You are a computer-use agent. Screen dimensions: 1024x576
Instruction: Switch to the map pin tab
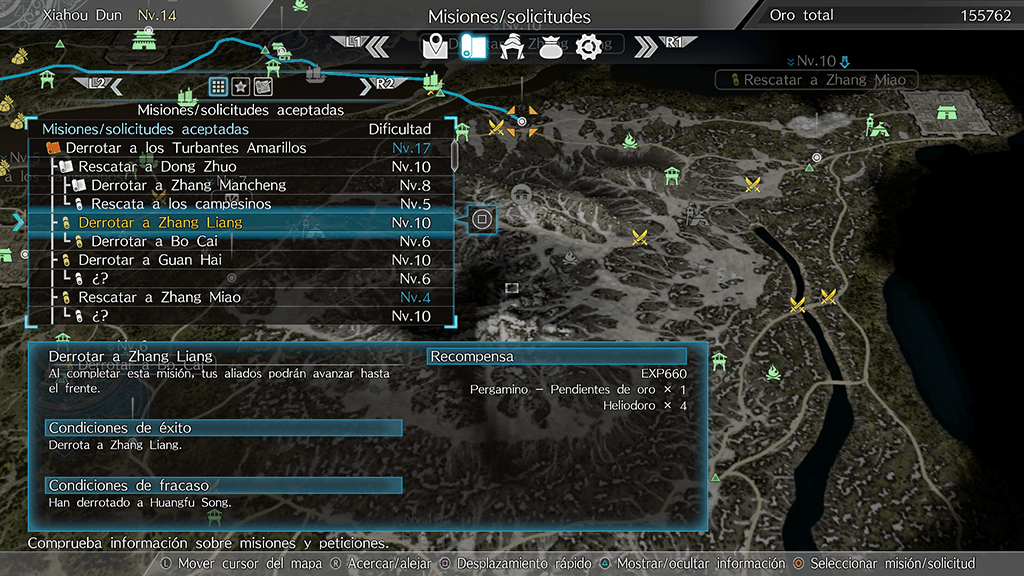tap(435, 46)
